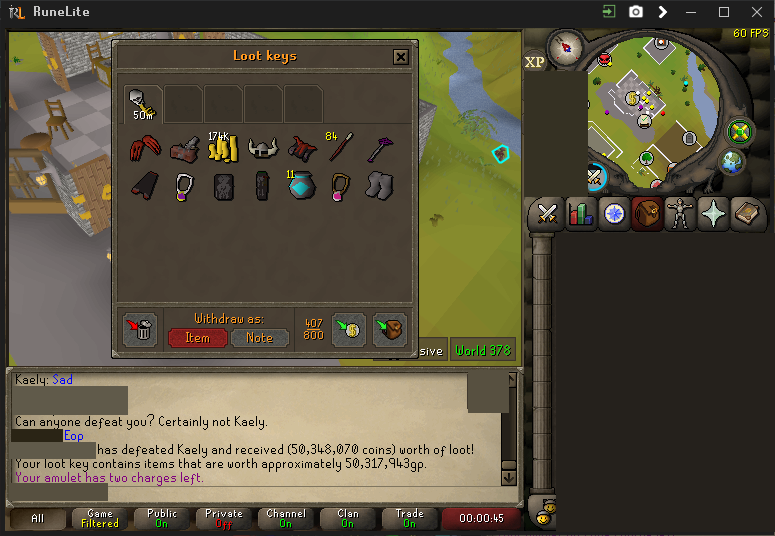Take the horned helmet from the loot

pos(262,149)
